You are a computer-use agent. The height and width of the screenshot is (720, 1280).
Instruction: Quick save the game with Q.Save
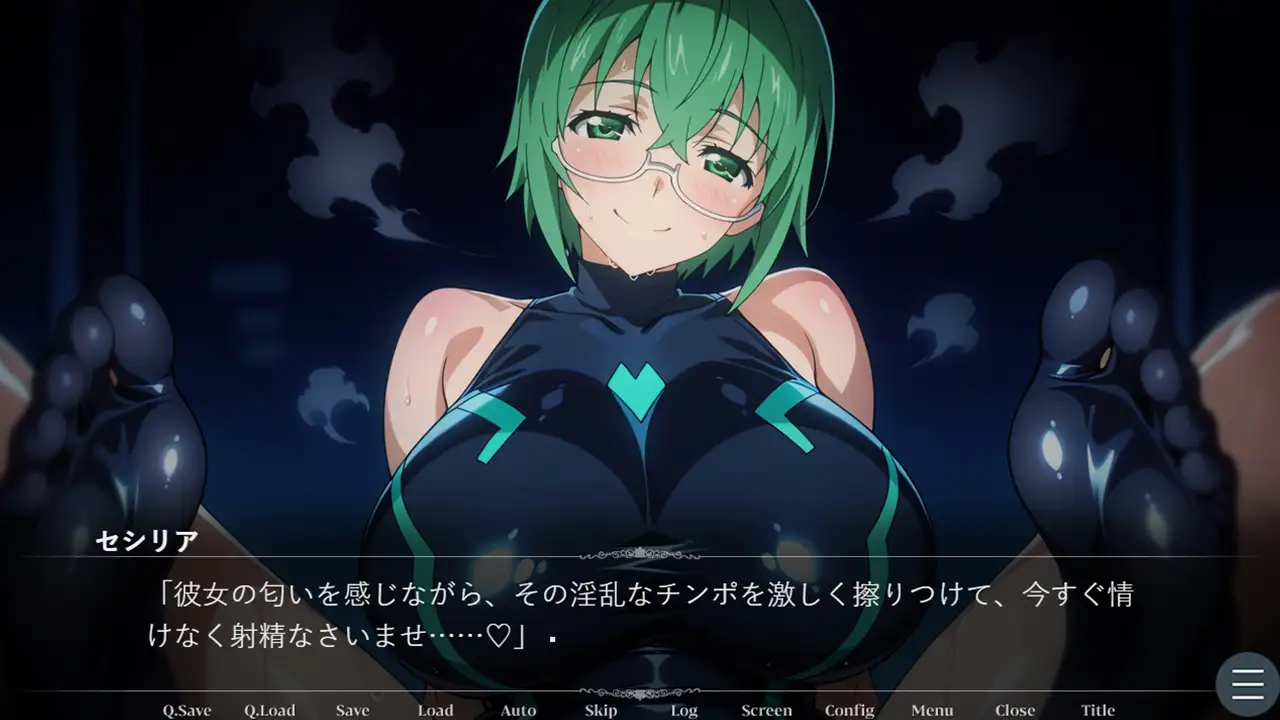(x=185, y=710)
